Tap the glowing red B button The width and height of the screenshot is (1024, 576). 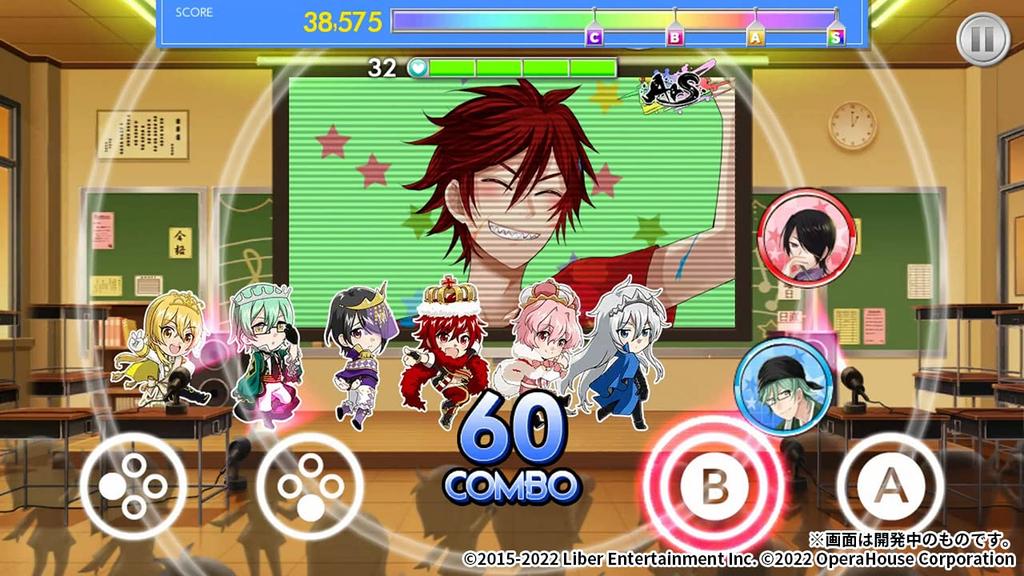[x=715, y=484]
